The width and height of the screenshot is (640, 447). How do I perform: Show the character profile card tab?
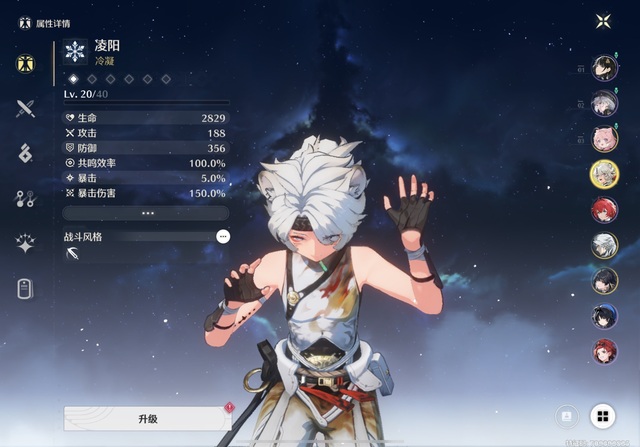[26, 289]
